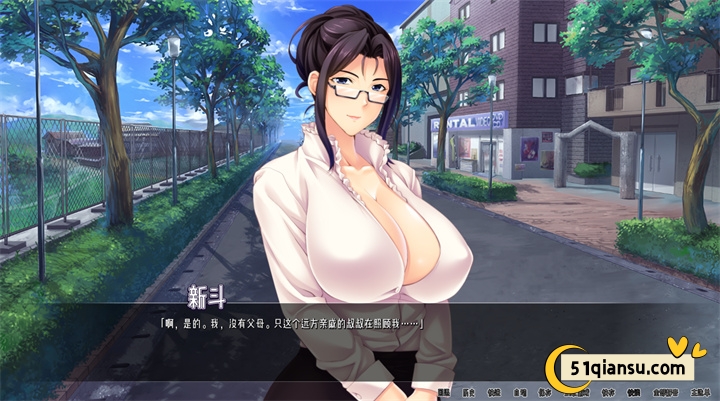720x401 pixels.
Task: Open the 保存 save menu
Action: 544,393
